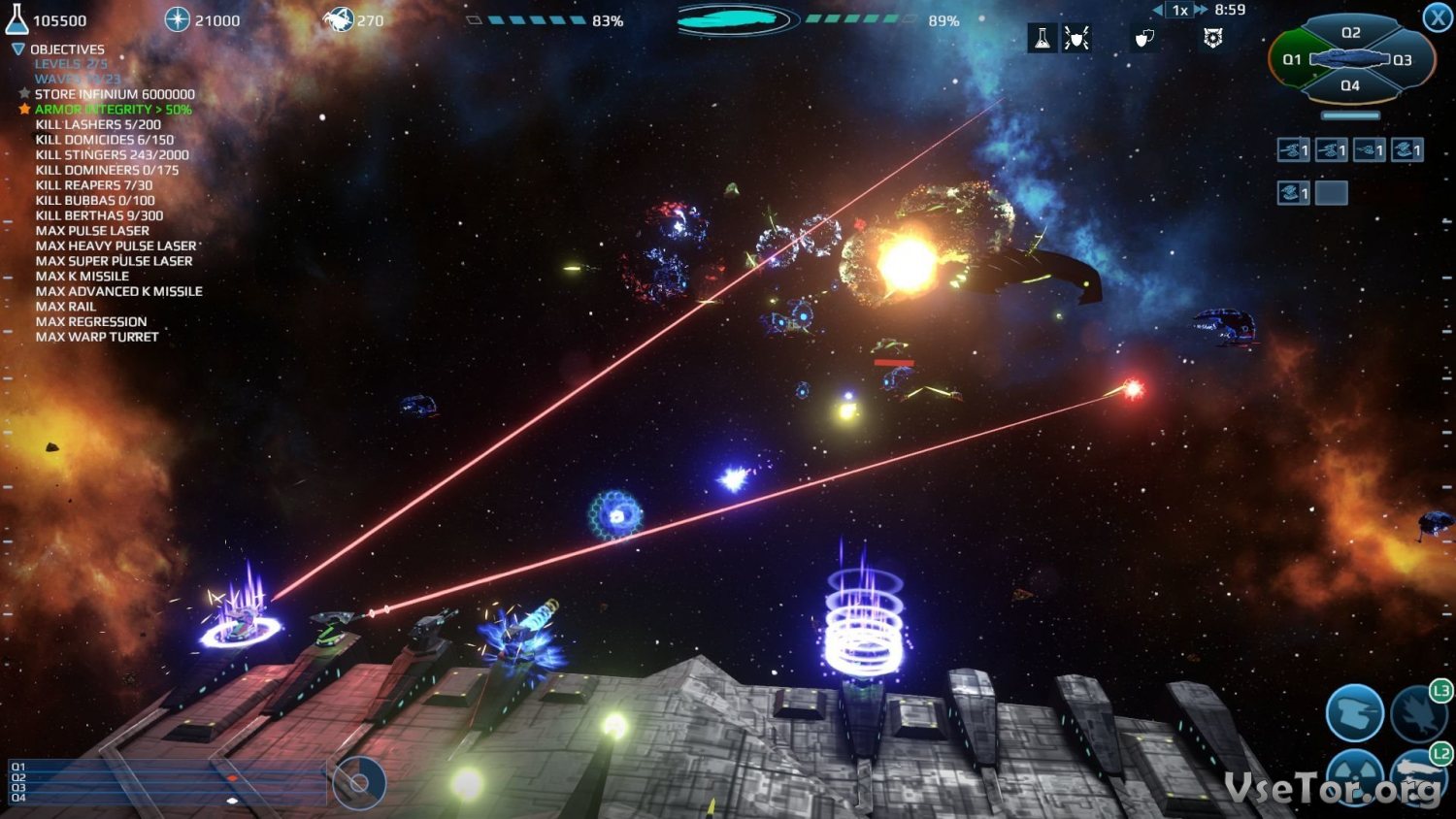Select the armor badge emblem icon

point(1212,39)
